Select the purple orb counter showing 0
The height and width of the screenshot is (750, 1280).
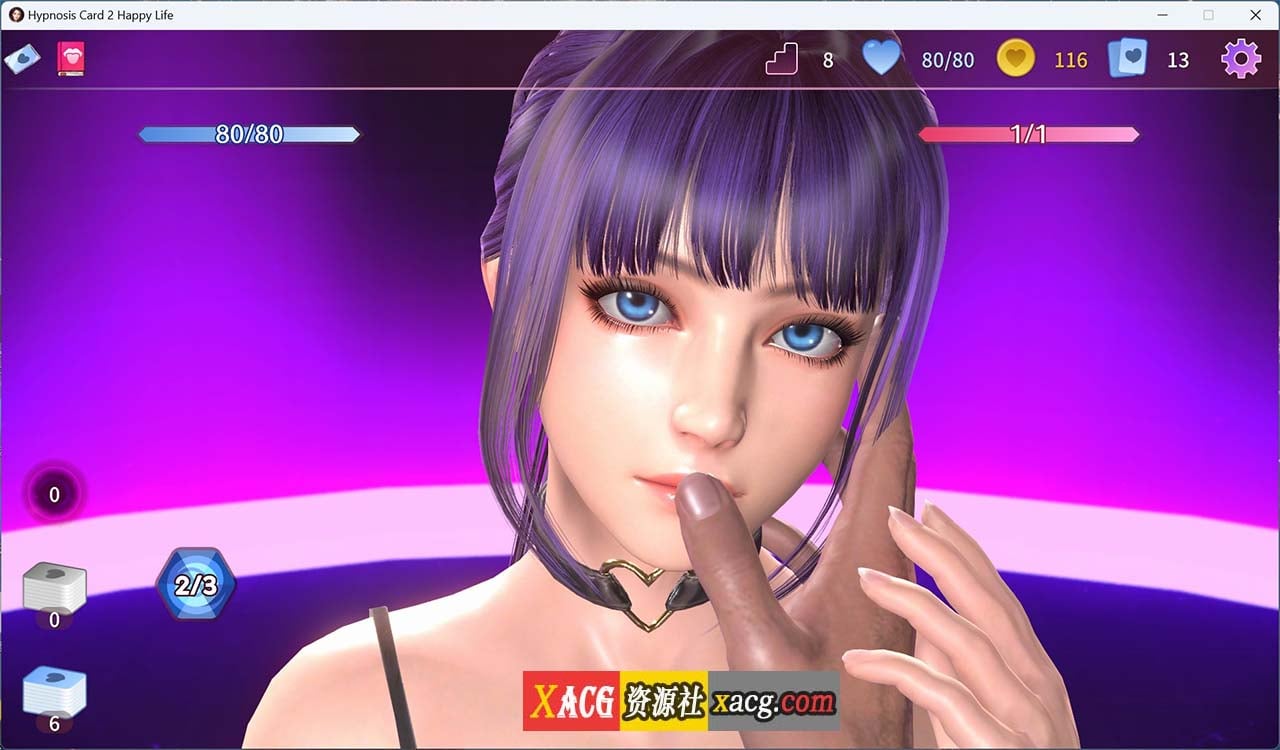[x=54, y=494]
